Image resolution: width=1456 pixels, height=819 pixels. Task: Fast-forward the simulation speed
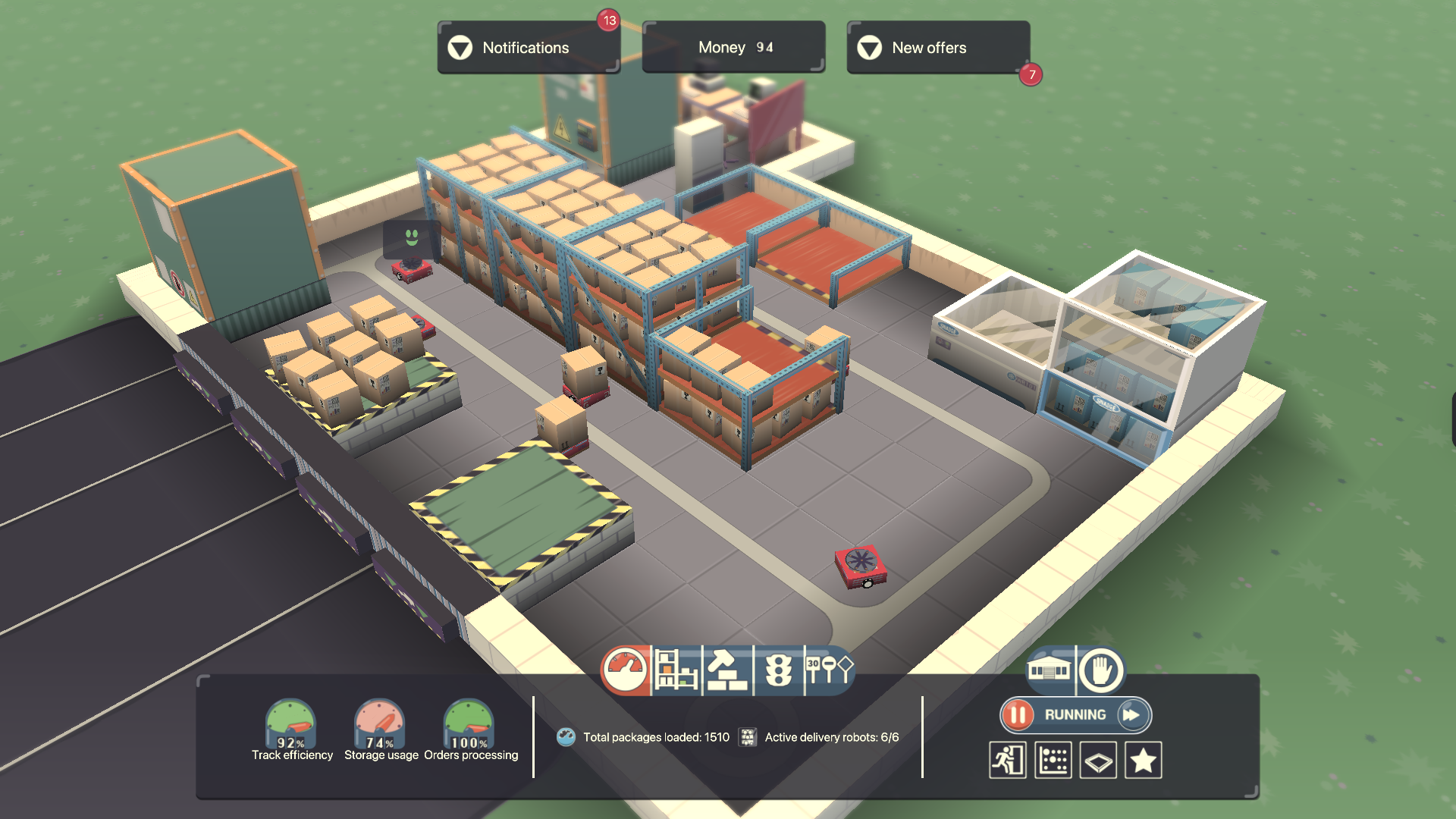[1132, 715]
